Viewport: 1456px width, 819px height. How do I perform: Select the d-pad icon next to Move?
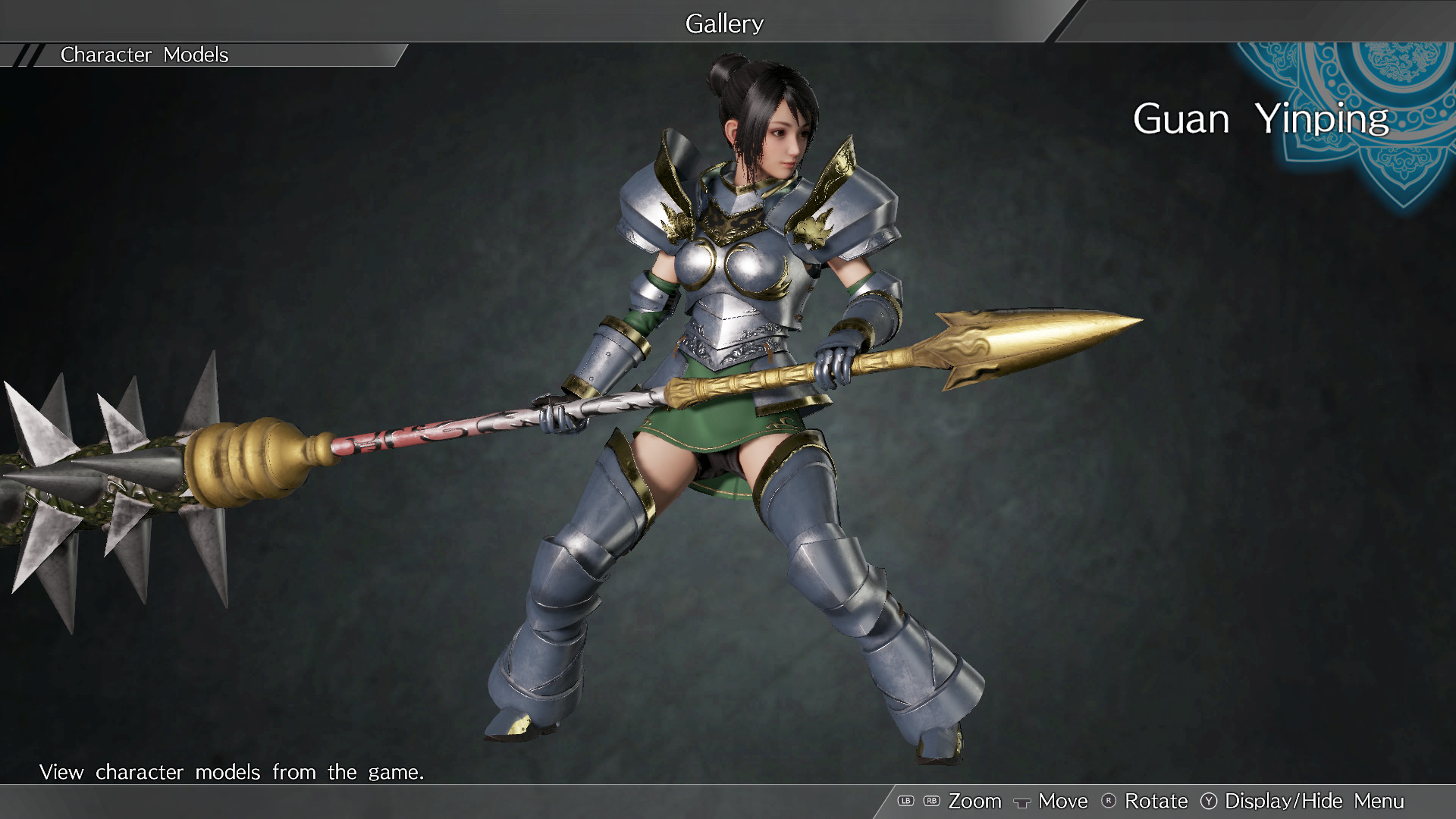pos(1022,802)
